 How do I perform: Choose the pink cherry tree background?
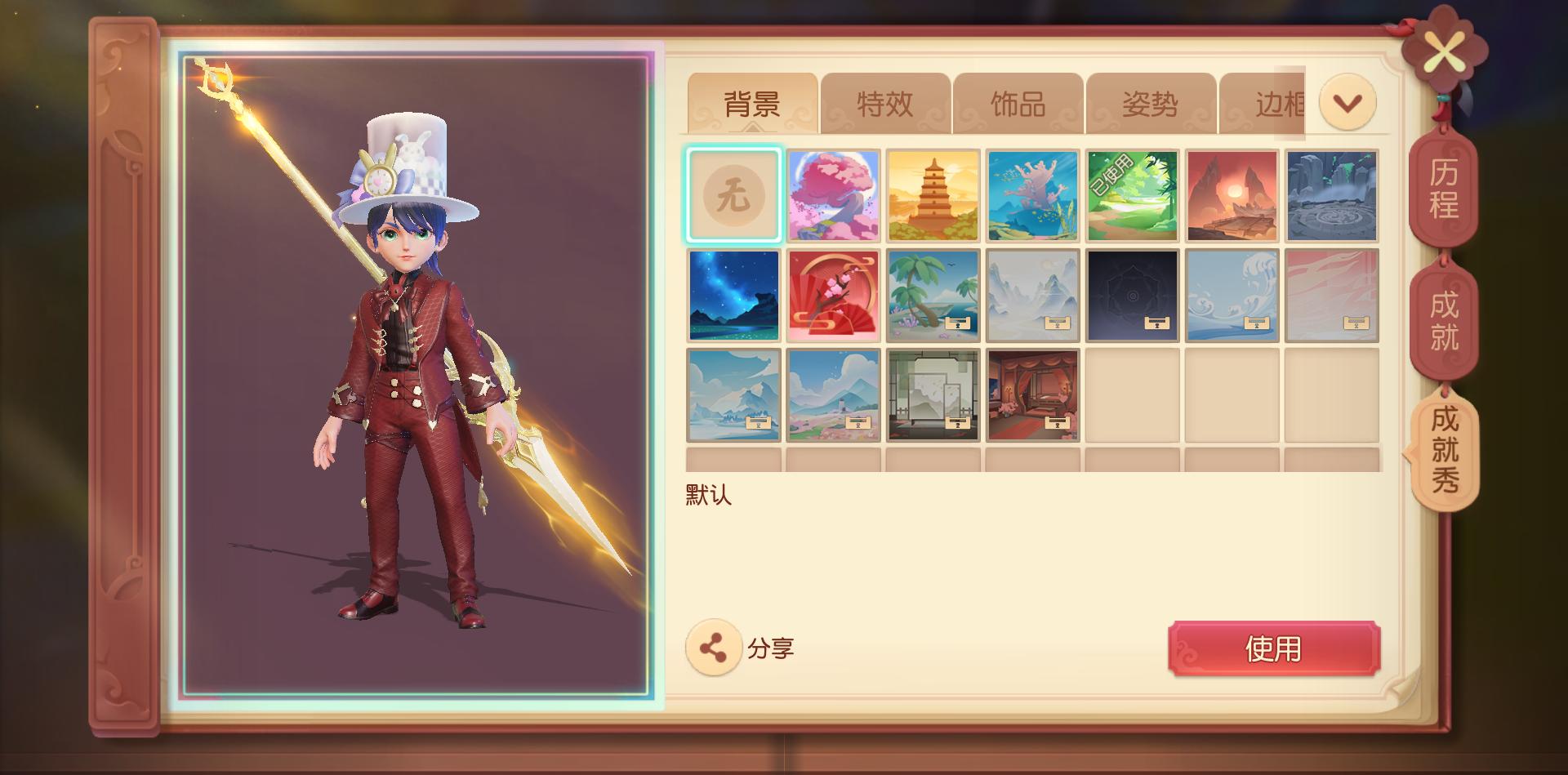point(833,195)
